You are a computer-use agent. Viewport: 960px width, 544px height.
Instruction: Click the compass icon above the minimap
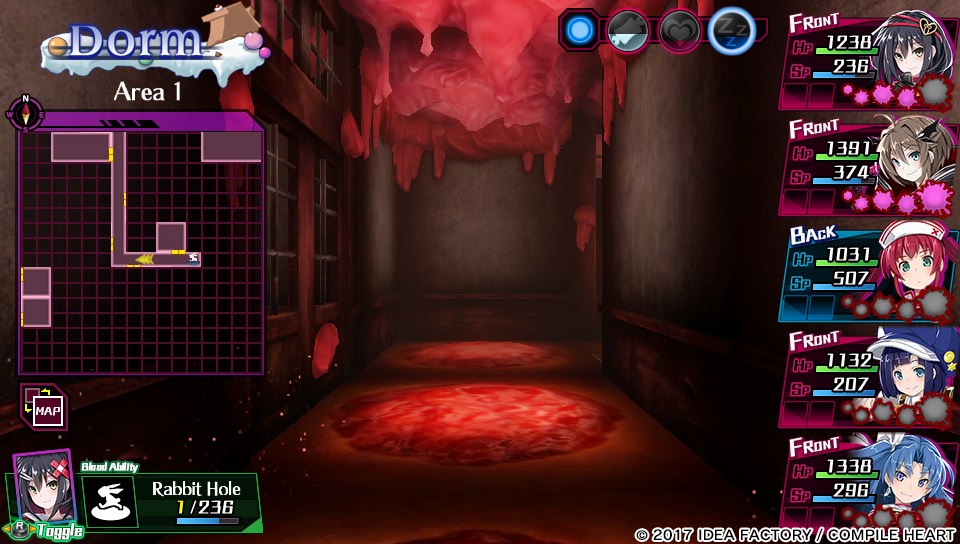point(24,113)
